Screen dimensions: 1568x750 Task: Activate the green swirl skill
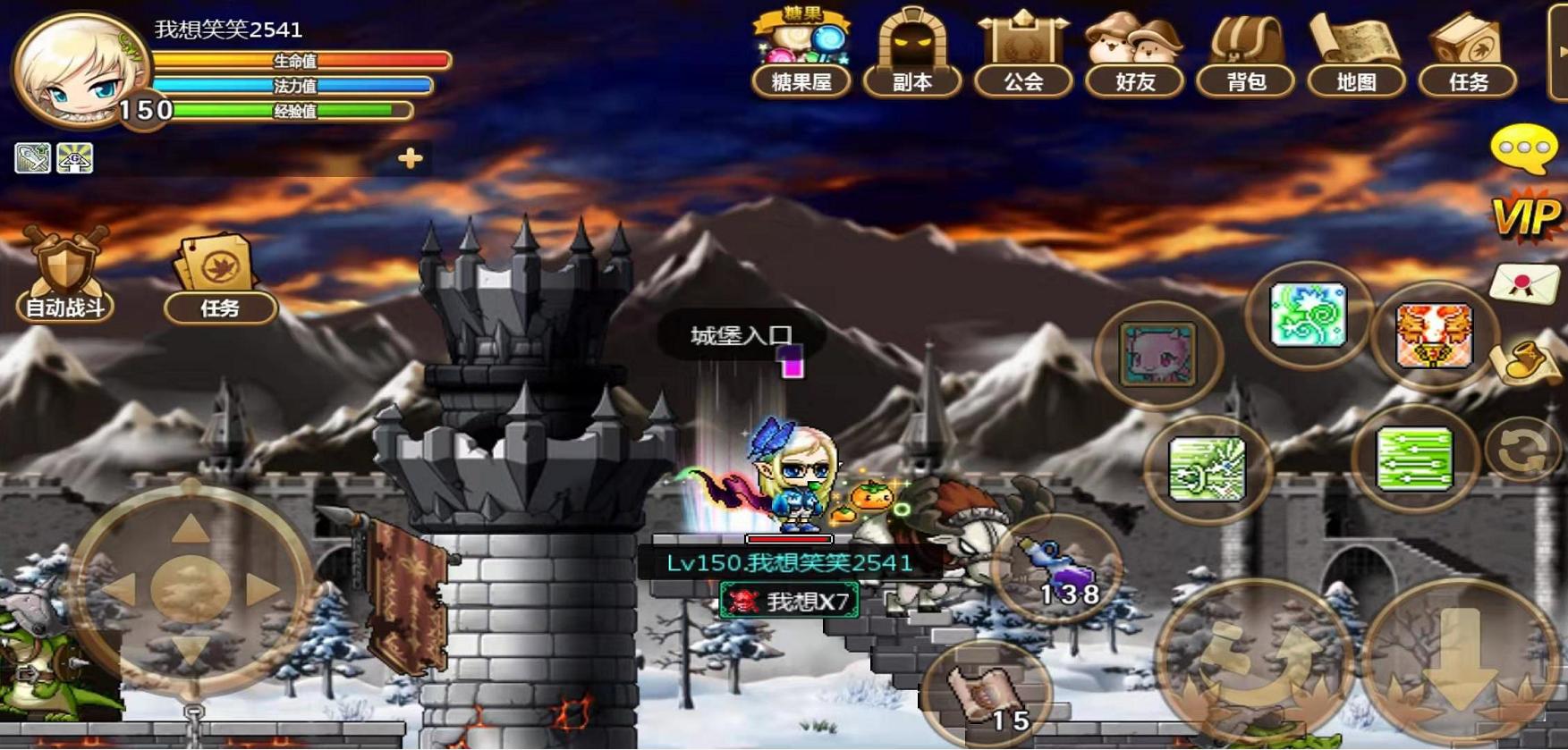coord(1308,315)
